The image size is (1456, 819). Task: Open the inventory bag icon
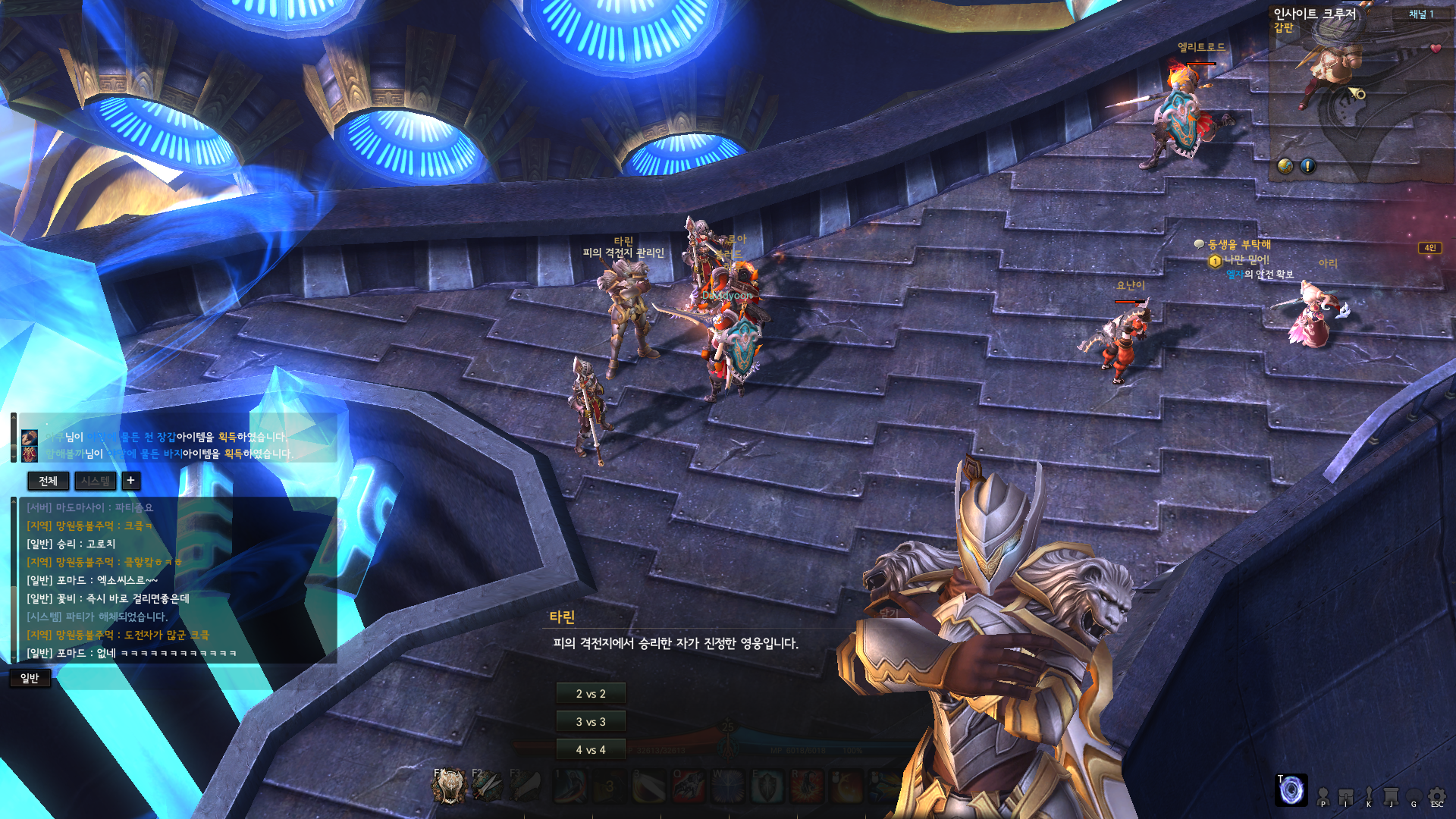(1346, 795)
